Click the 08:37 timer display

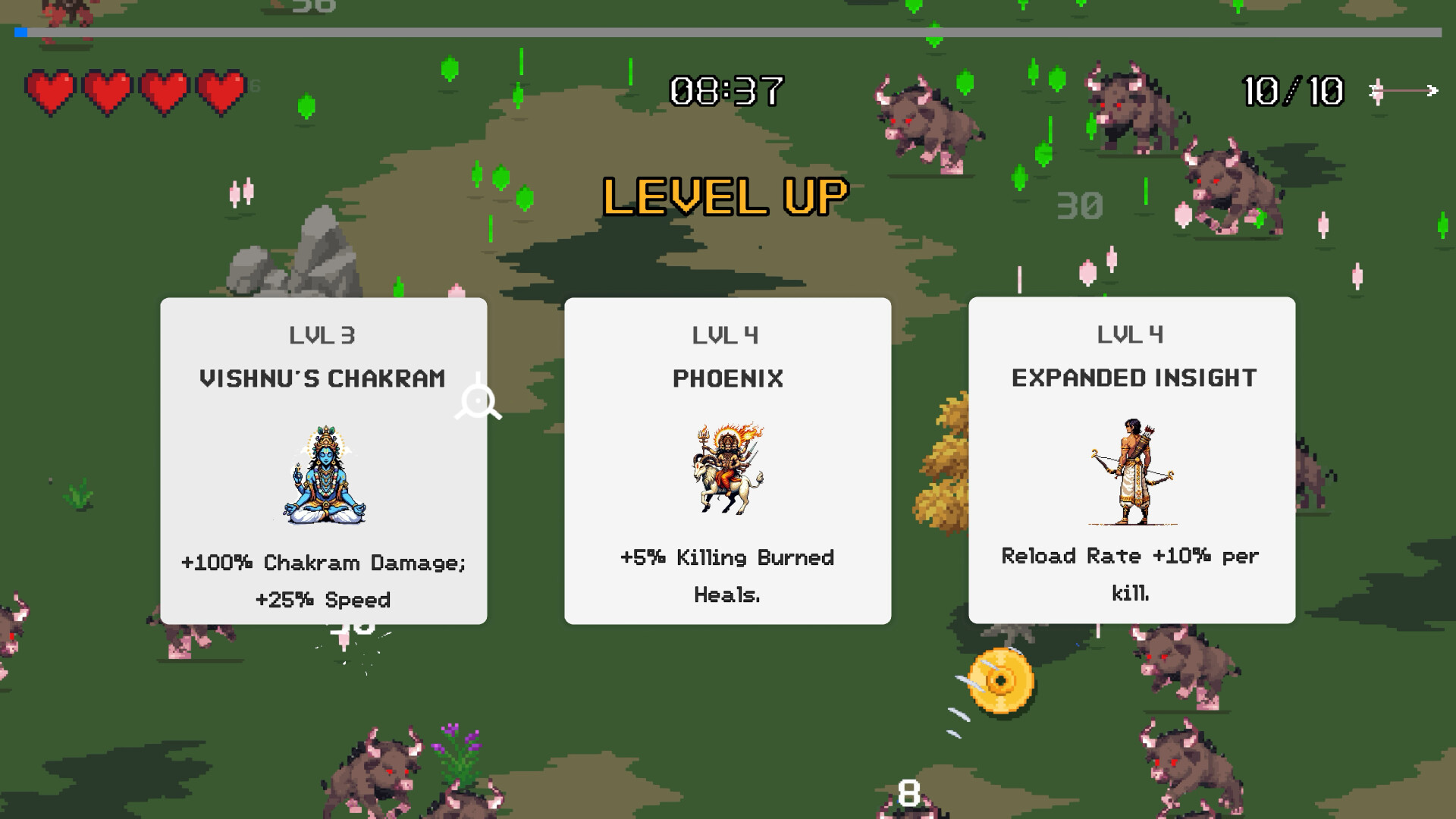(726, 89)
